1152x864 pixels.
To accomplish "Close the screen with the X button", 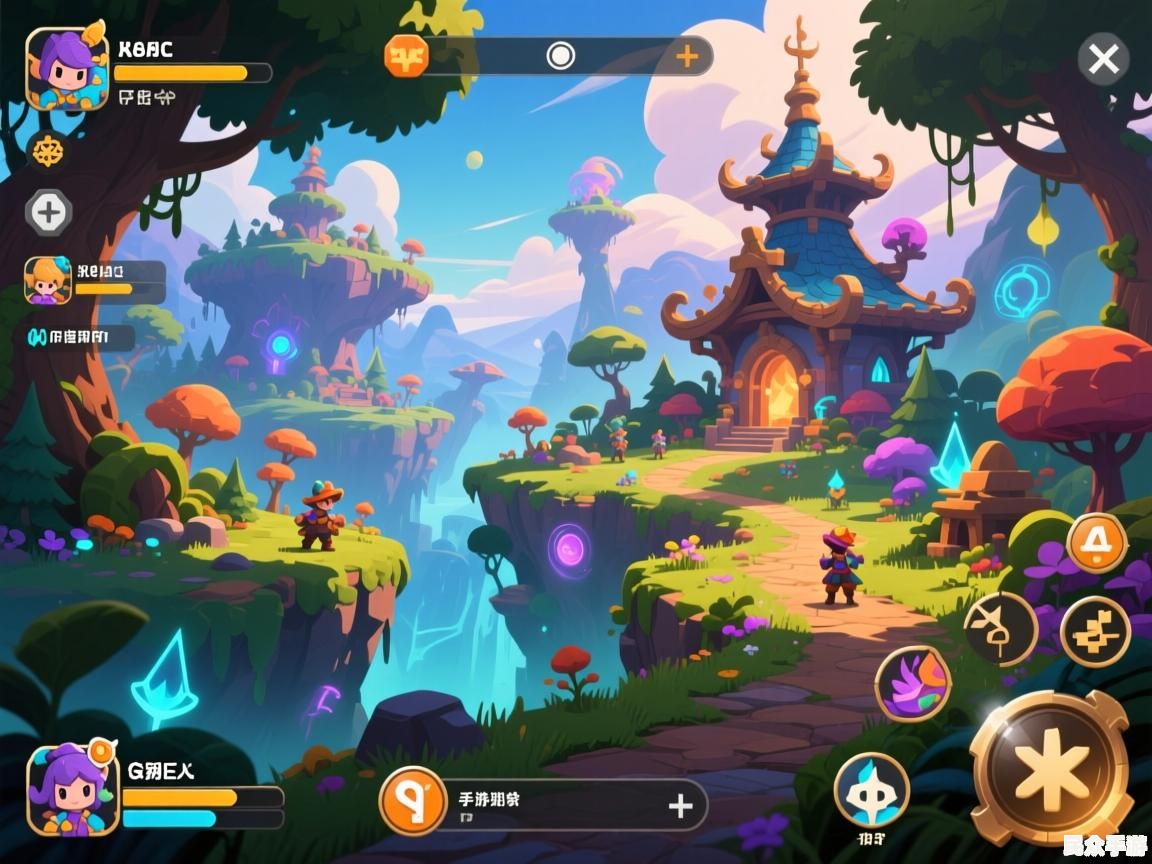I will coord(1103,60).
